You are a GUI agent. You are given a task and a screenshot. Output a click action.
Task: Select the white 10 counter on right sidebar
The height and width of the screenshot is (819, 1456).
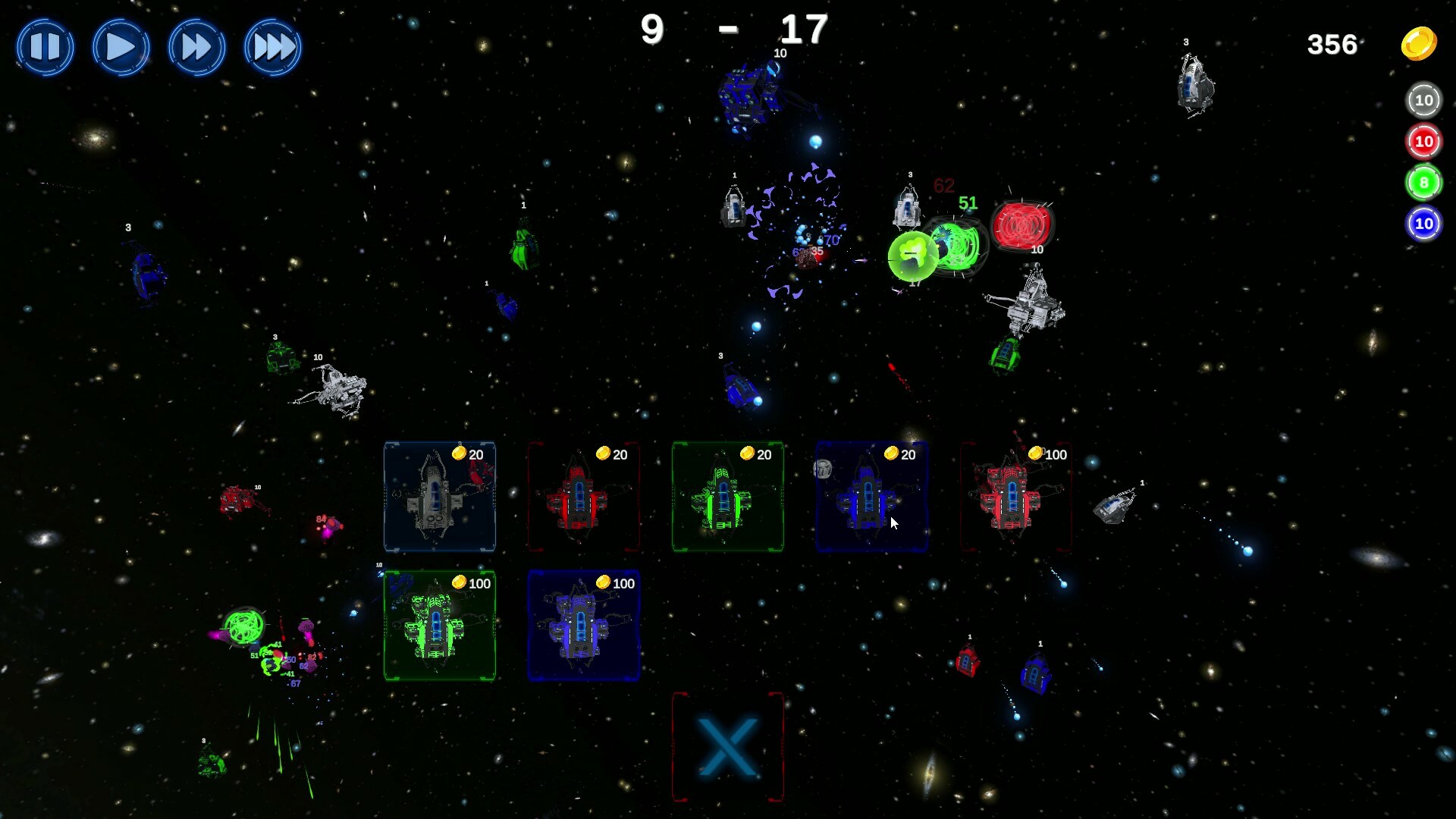coord(1423,99)
